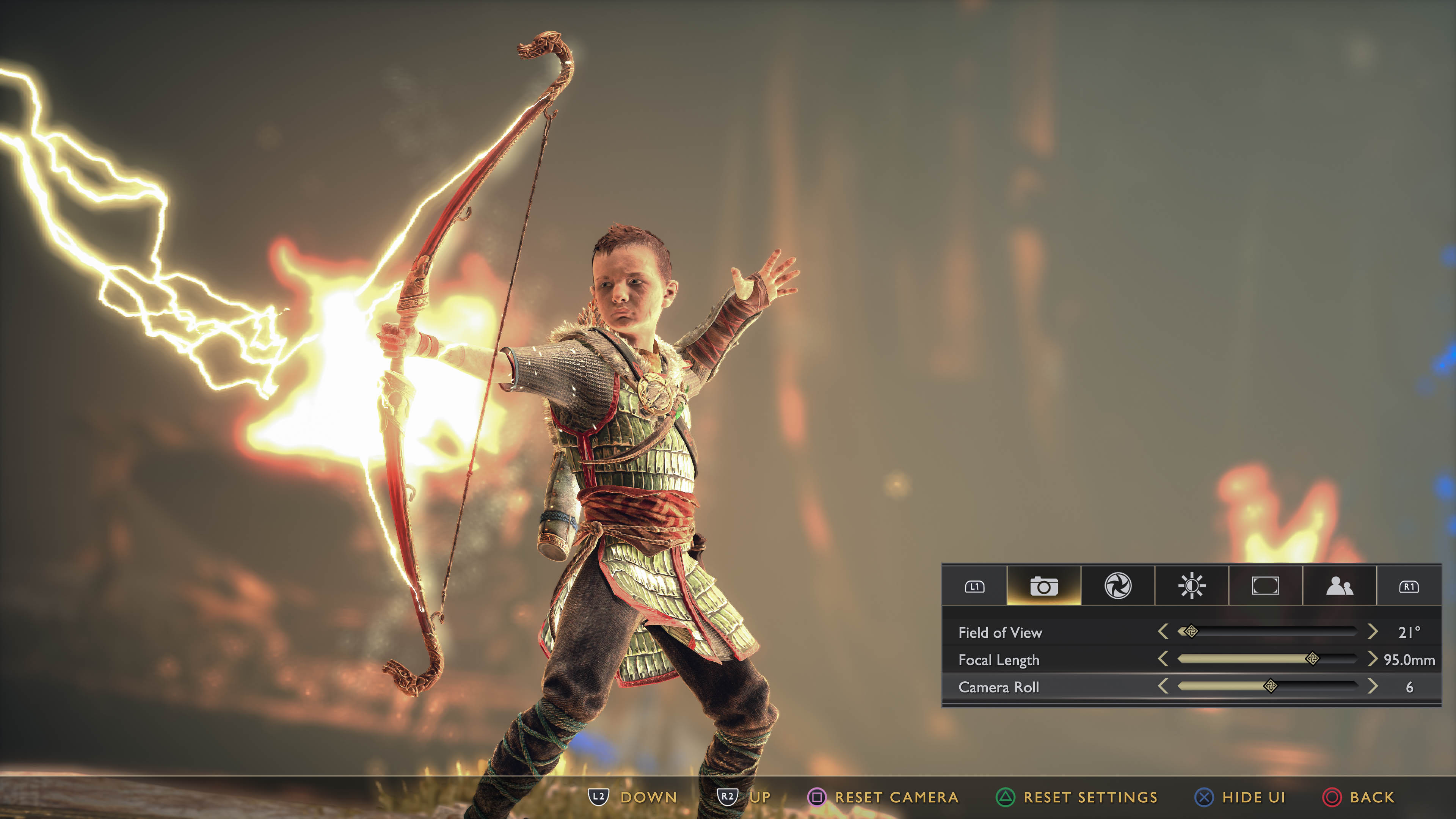Select the Camera Roll row
The height and width of the screenshot is (819, 1456).
999,687
